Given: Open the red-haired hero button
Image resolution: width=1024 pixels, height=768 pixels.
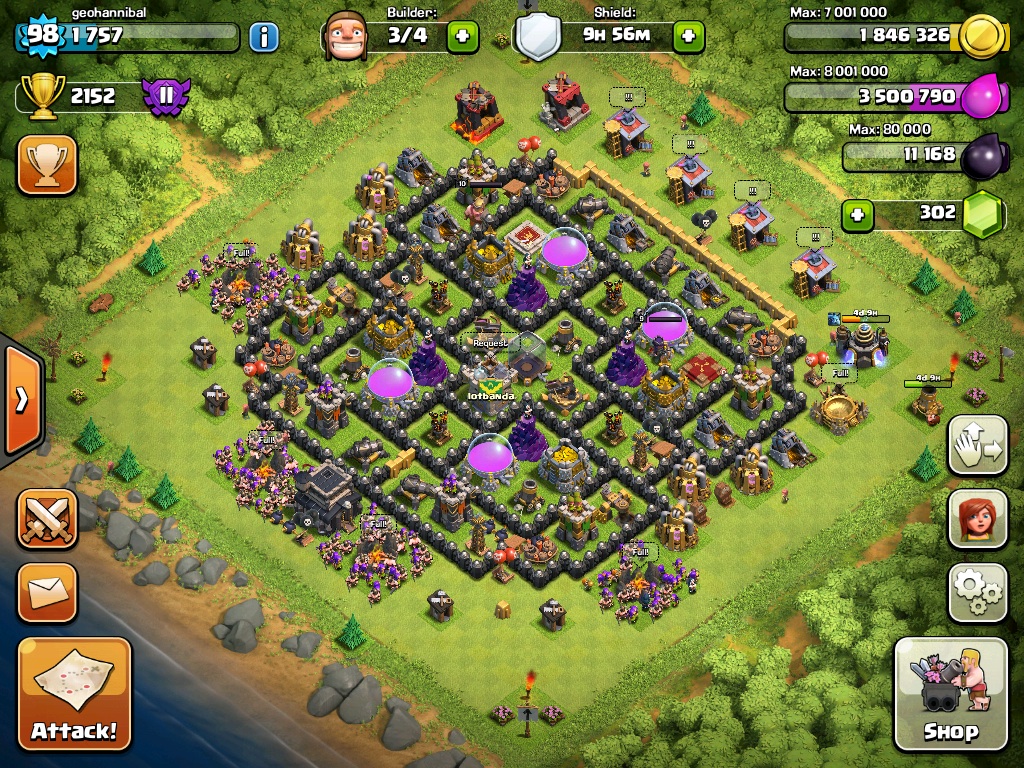Looking at the screenshot, I should point(977,518).
